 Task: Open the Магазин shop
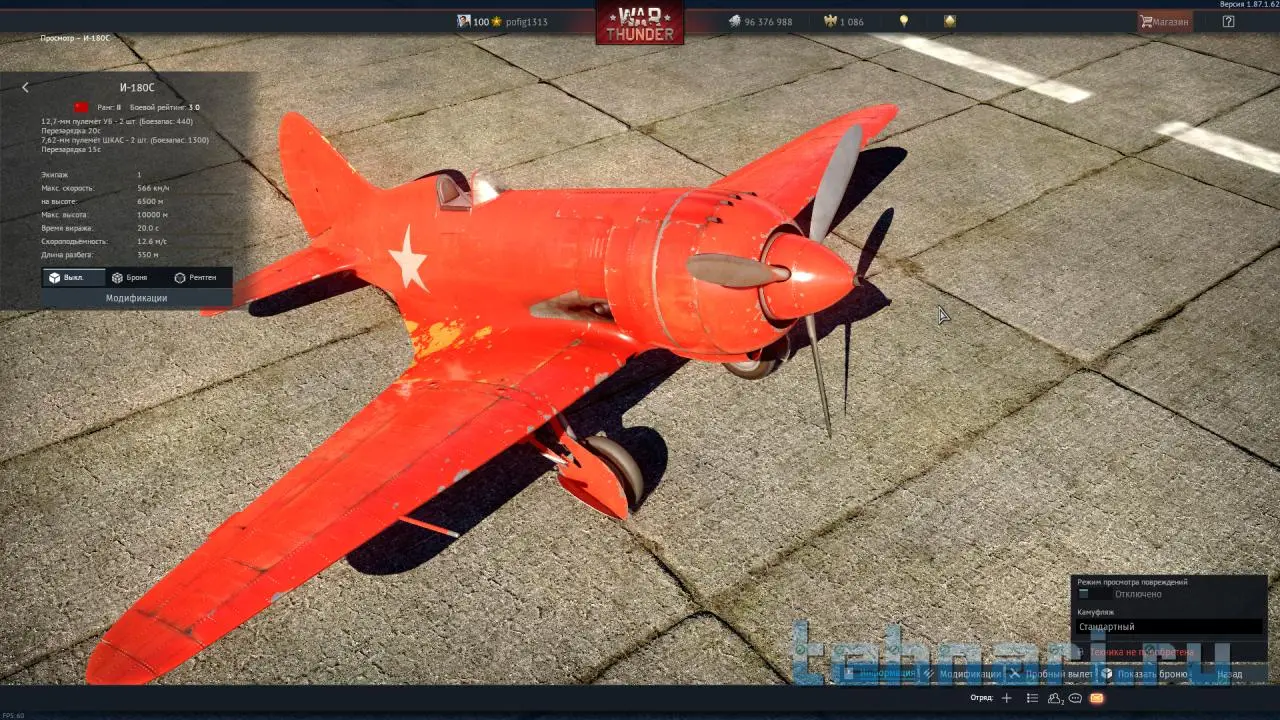coord(1165,21)
